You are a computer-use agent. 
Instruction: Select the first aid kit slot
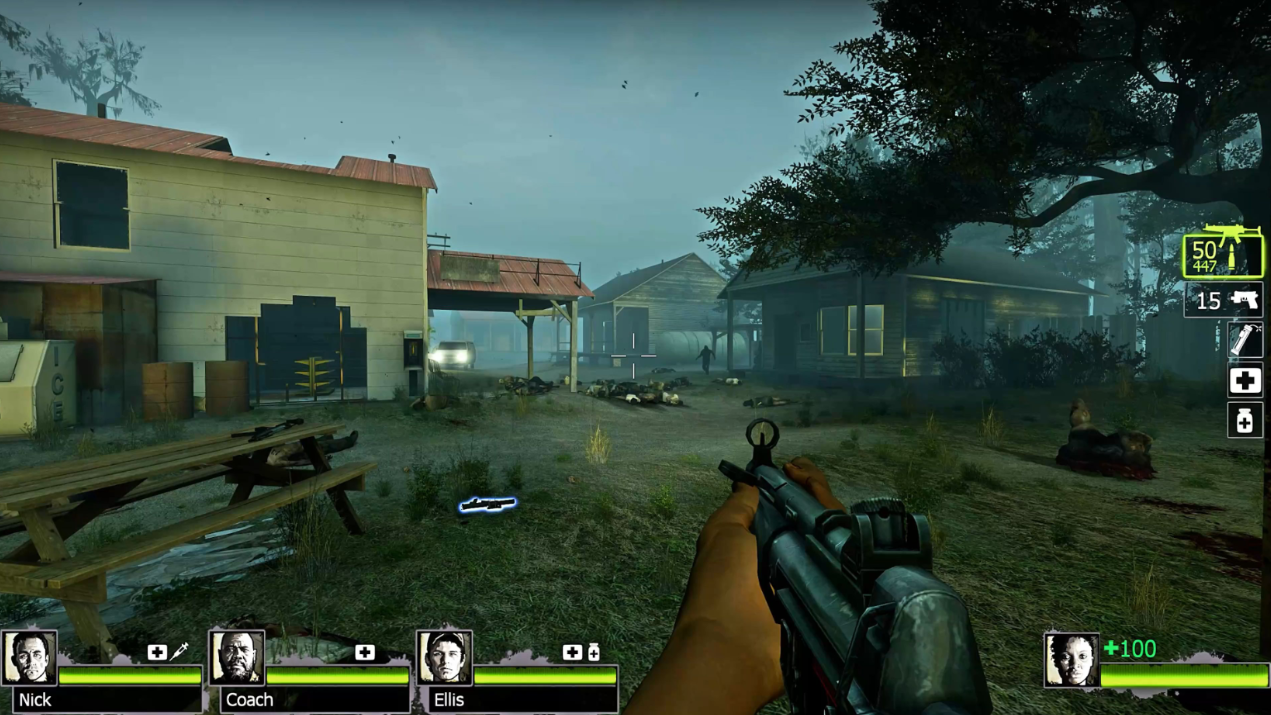click(x=1245, y=381)
